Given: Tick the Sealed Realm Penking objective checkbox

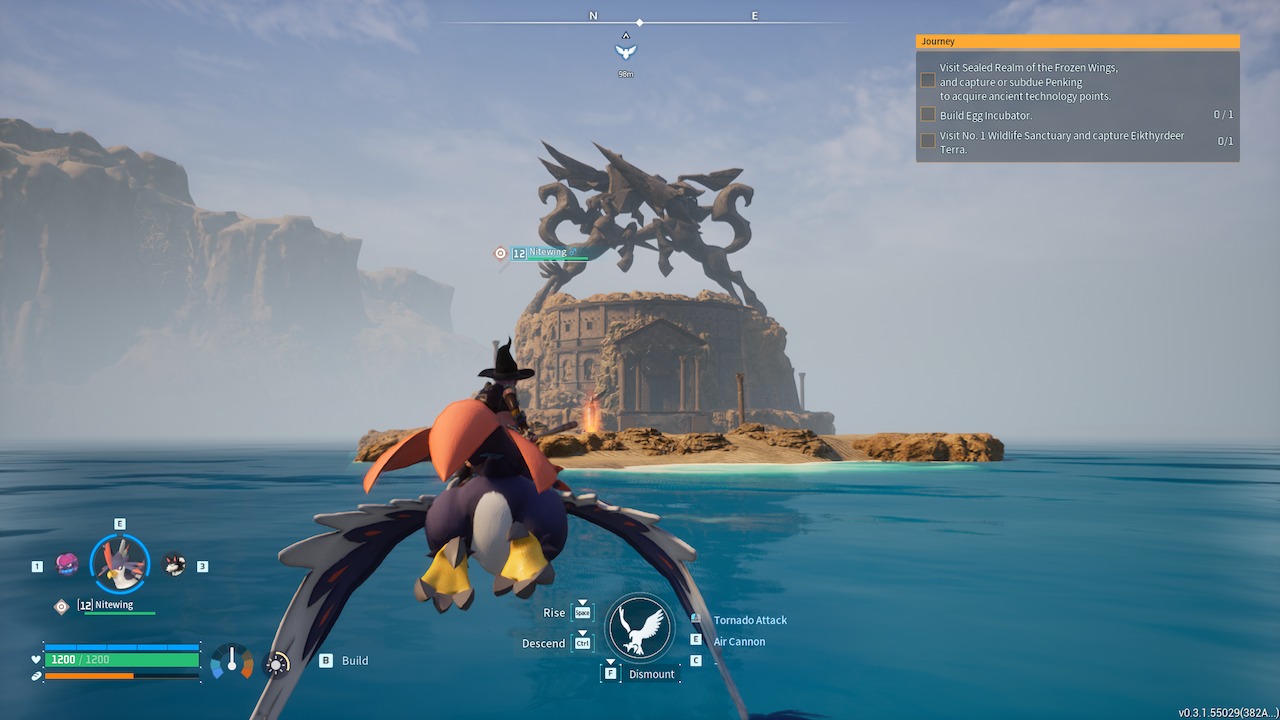Looking at the screenshot, I should point(928,80).
